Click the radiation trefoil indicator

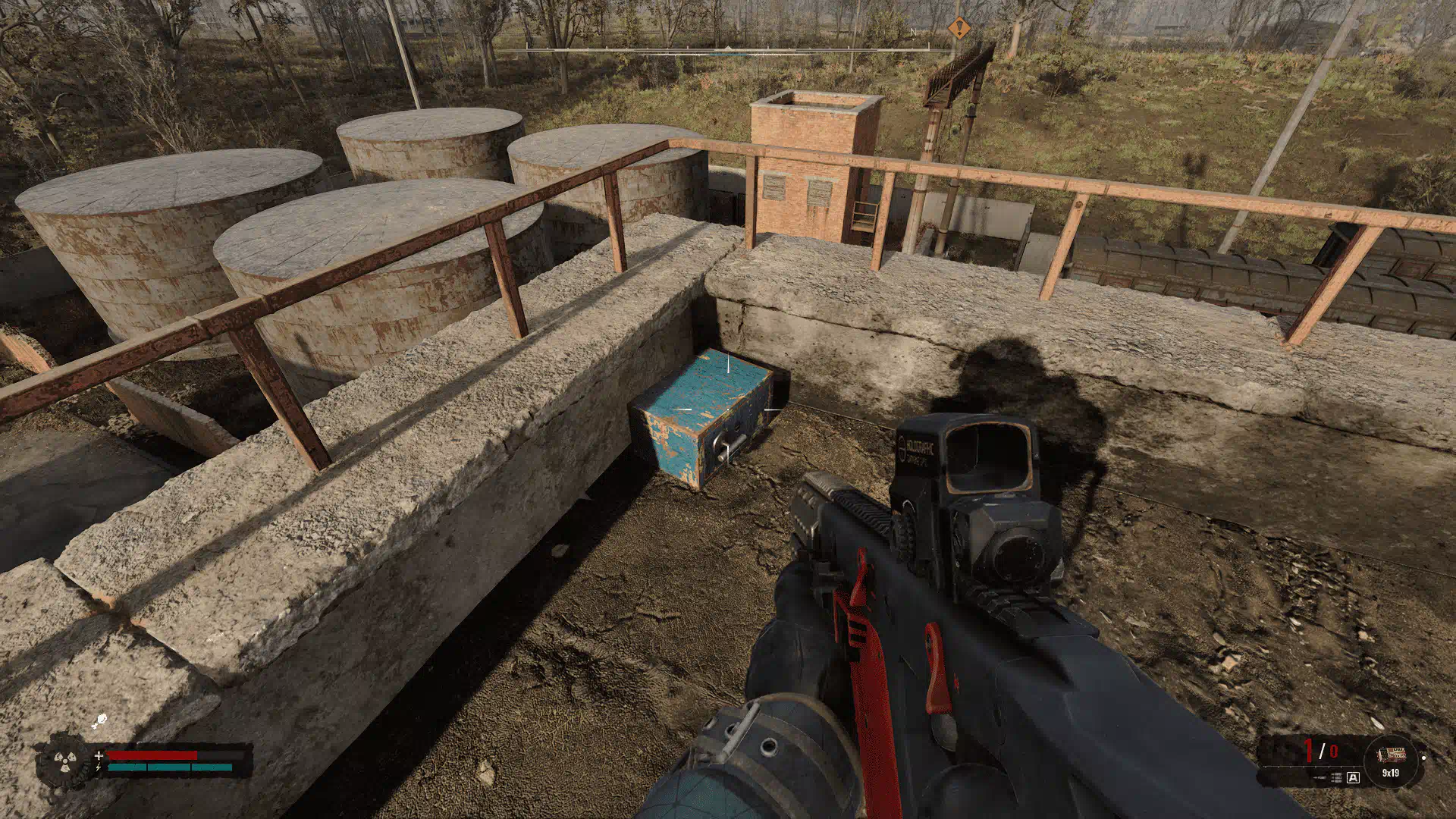coord(64,760)
